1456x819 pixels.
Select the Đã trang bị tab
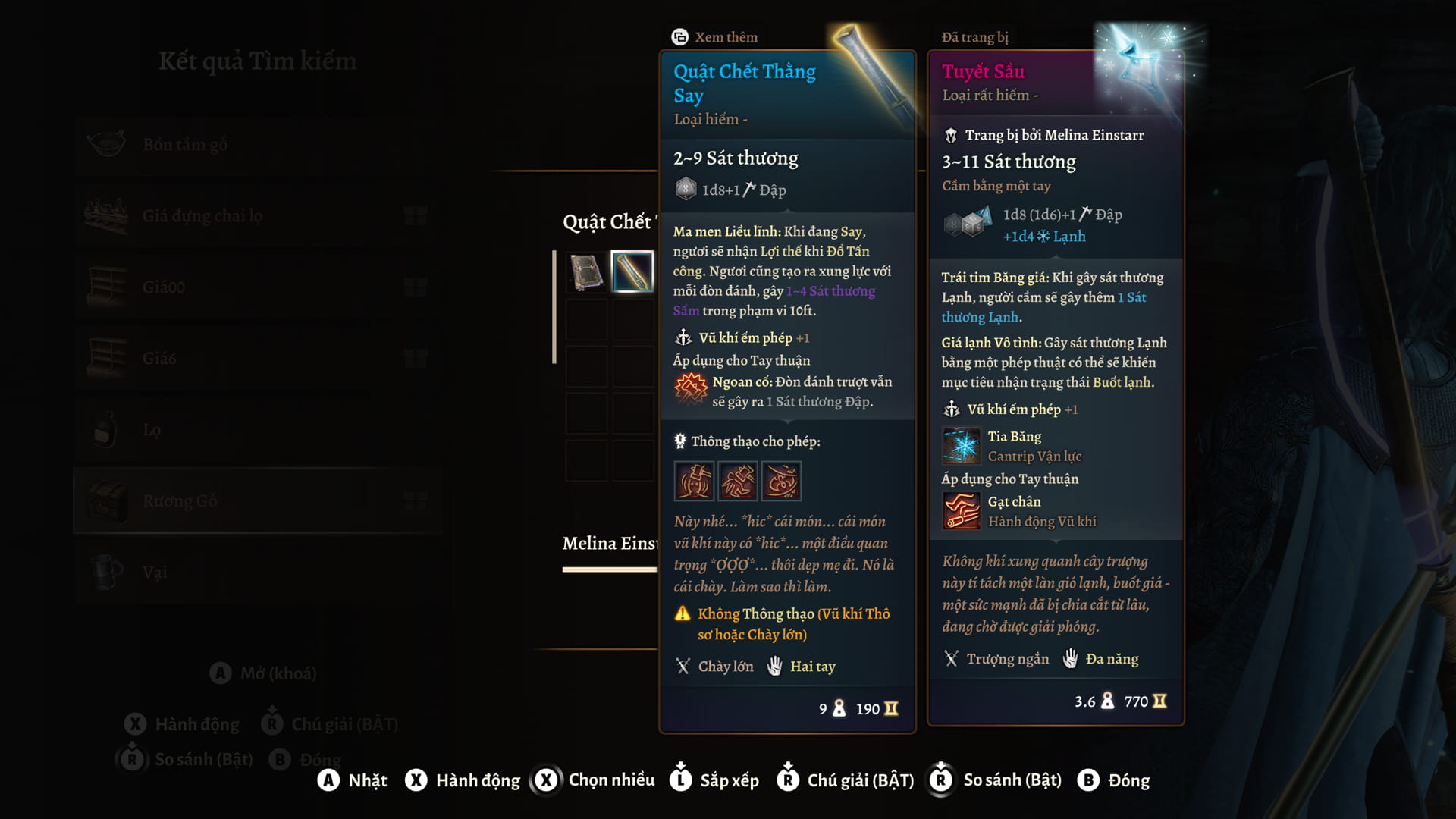tap(975, 36)
